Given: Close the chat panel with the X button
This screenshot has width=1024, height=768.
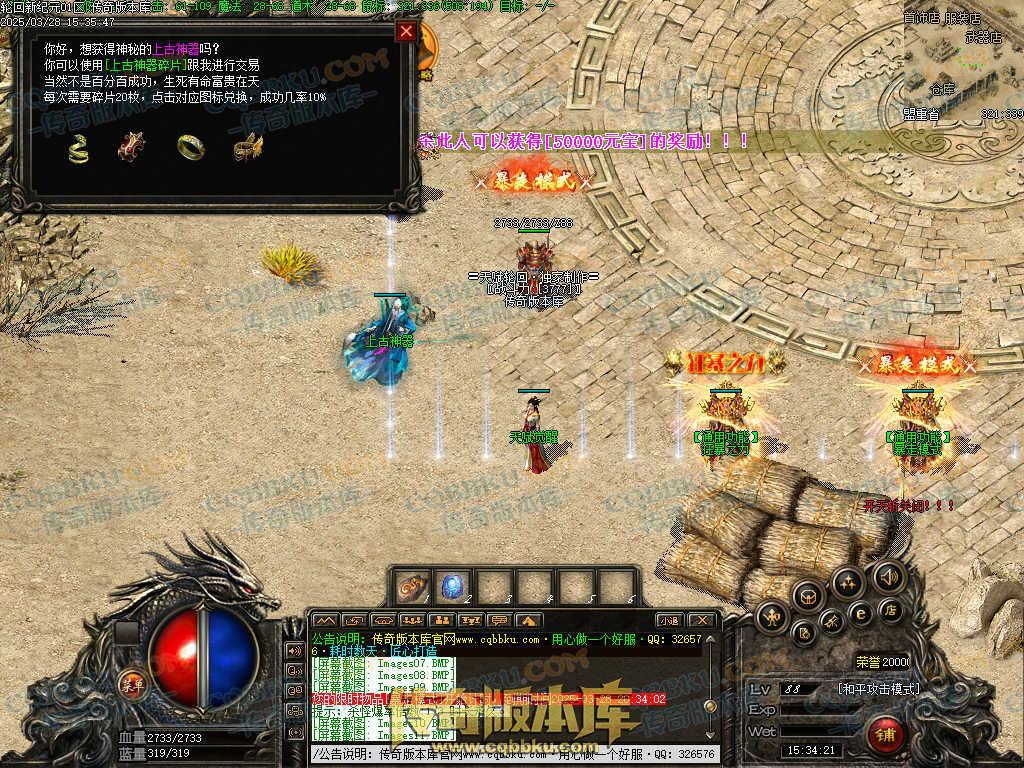Looking at the screenshot, I should [x=701, y=621].
